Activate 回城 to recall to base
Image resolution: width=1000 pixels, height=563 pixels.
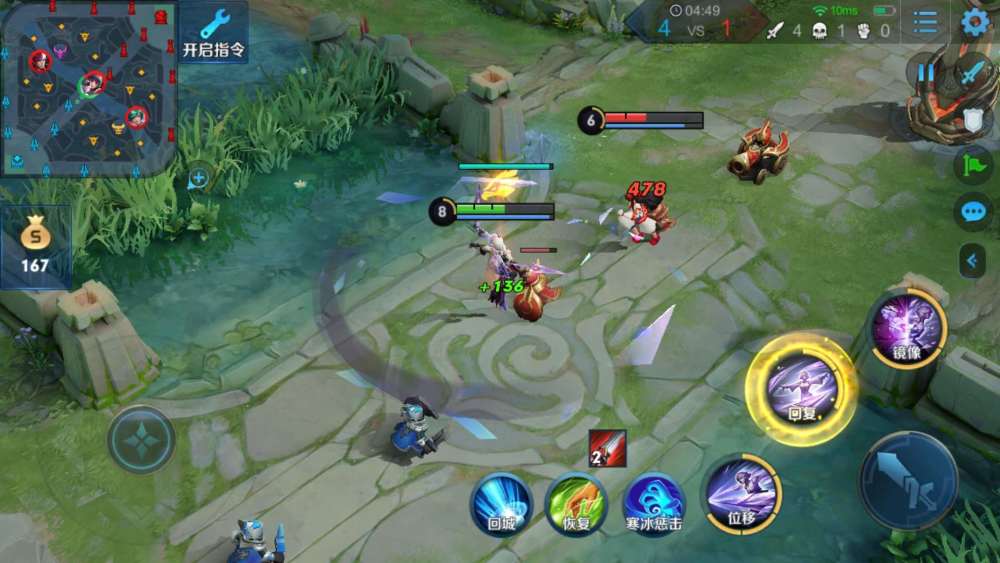coord(501,503)
